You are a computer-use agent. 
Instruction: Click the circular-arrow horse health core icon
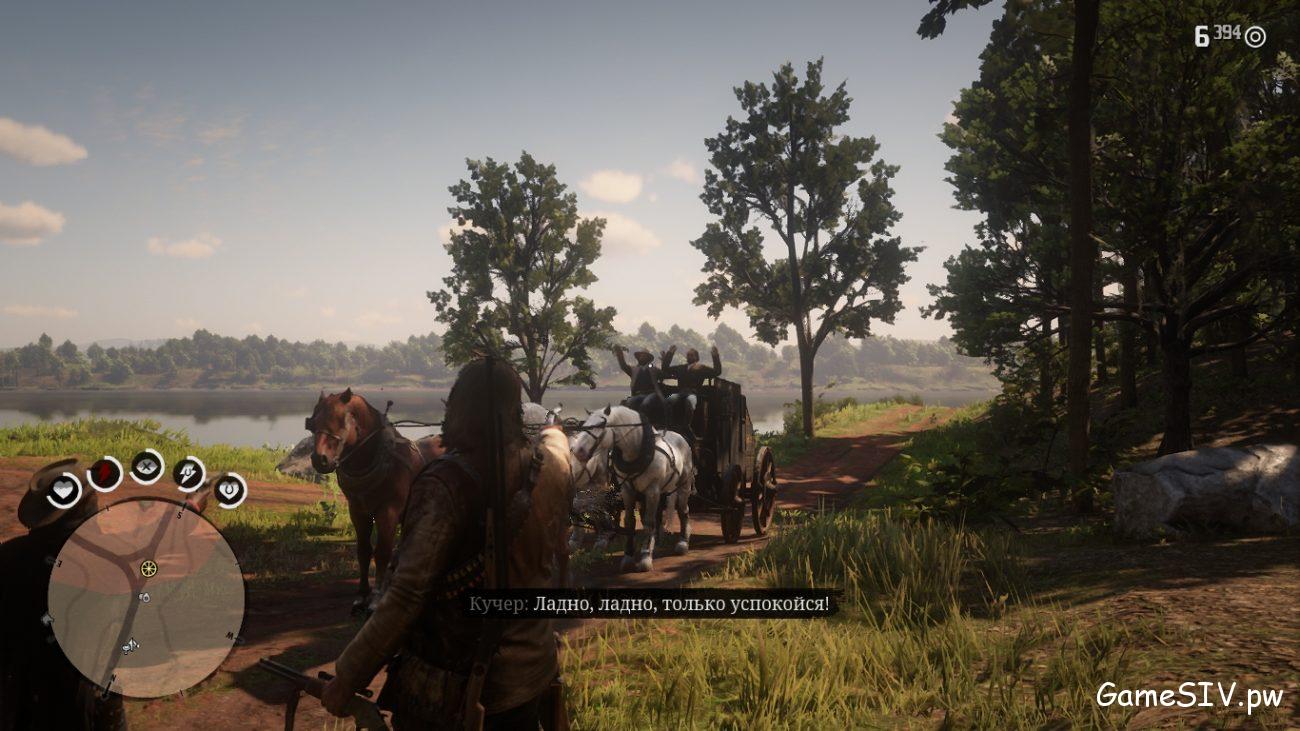230,488
